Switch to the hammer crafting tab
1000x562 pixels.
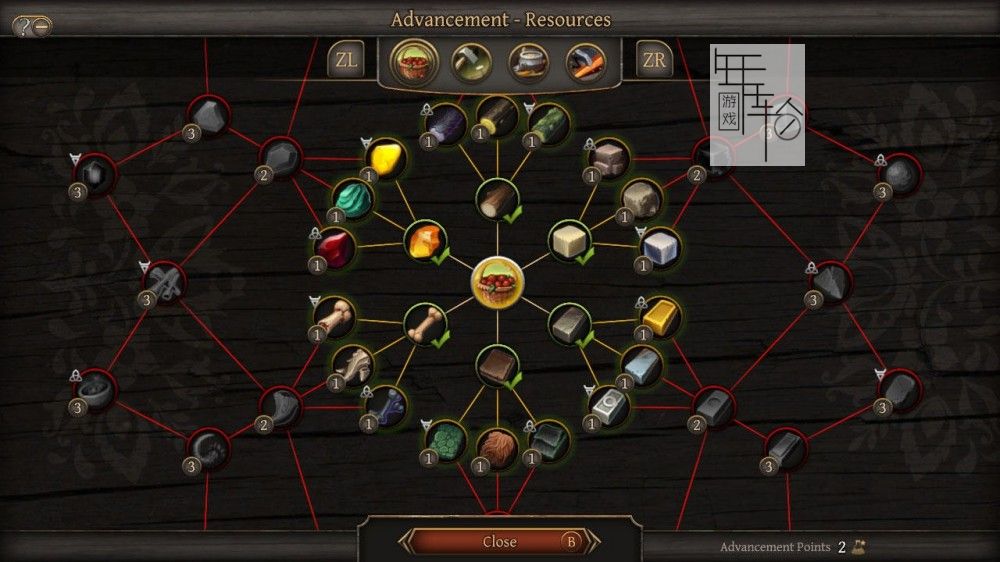click(469, 62)
